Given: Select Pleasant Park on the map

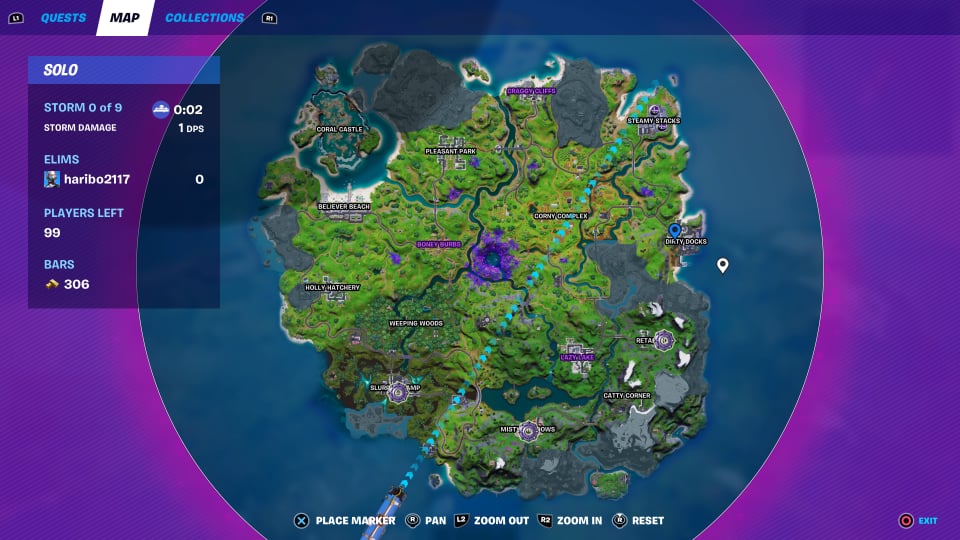Looking at the screenshot, I should click(x=450, y=151).
